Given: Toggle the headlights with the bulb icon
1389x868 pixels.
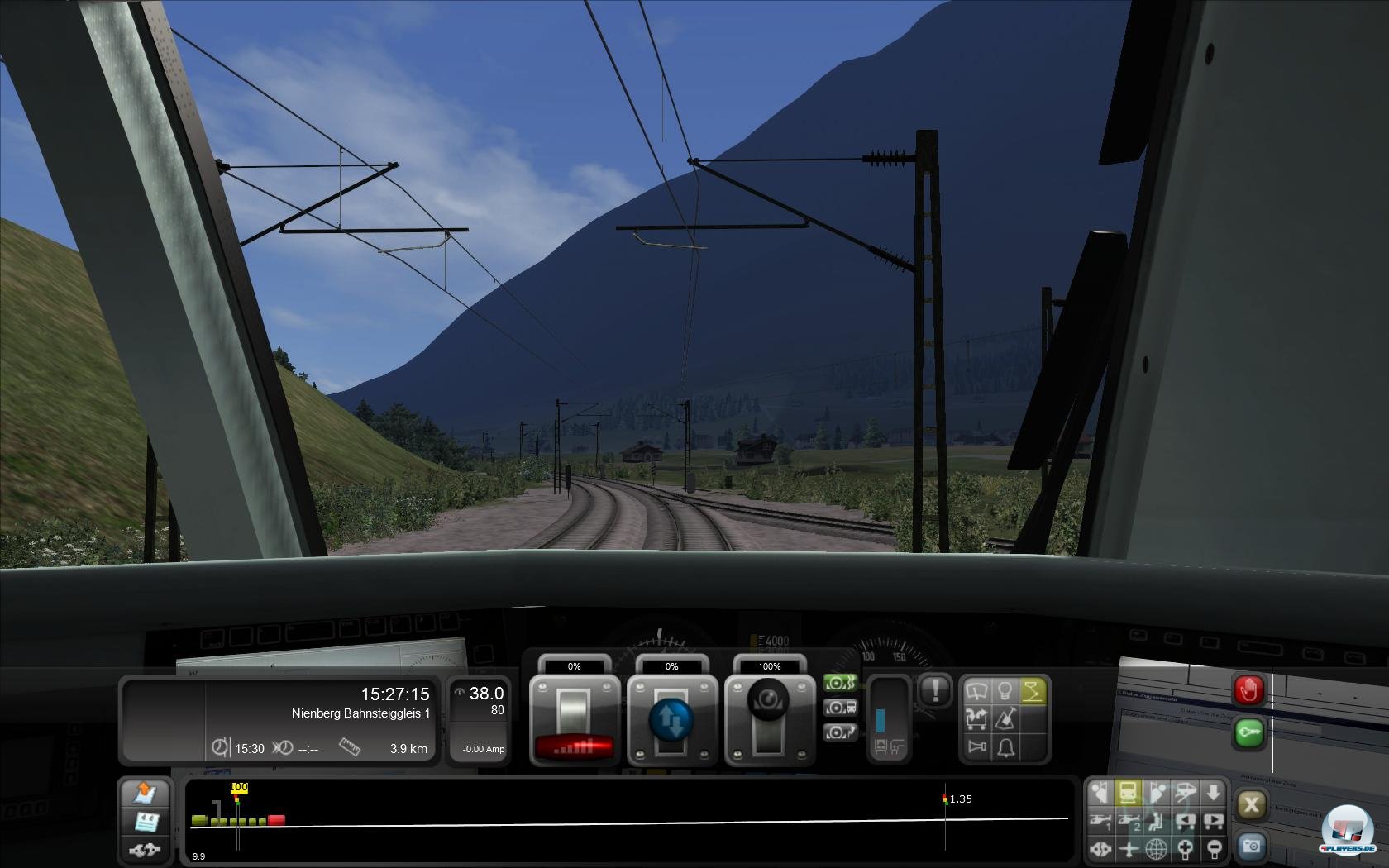Looking at the screenshot, I should (x=1006, y=690).
